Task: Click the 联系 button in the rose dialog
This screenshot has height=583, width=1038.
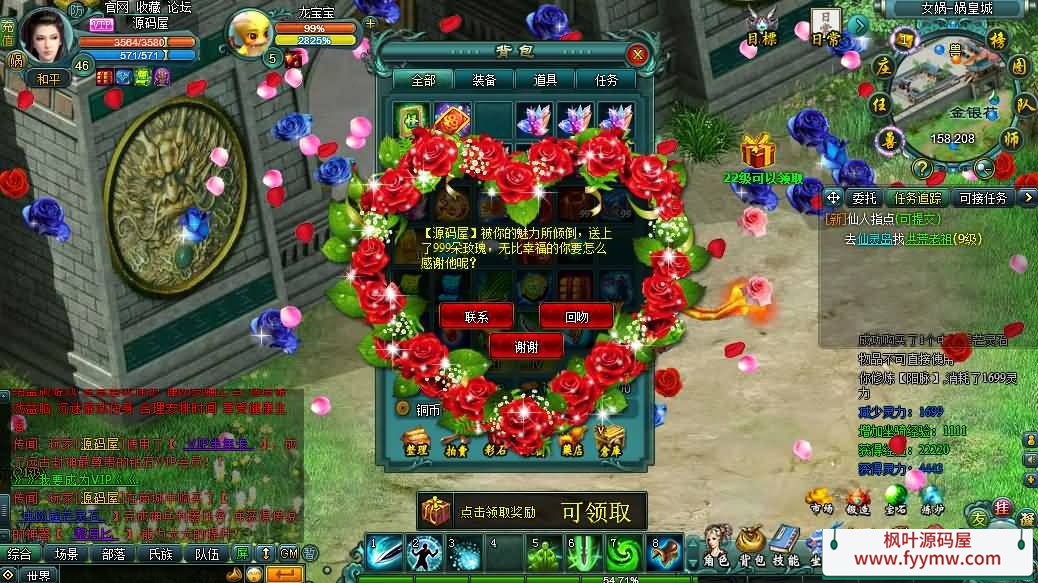Action: (476, 316)
